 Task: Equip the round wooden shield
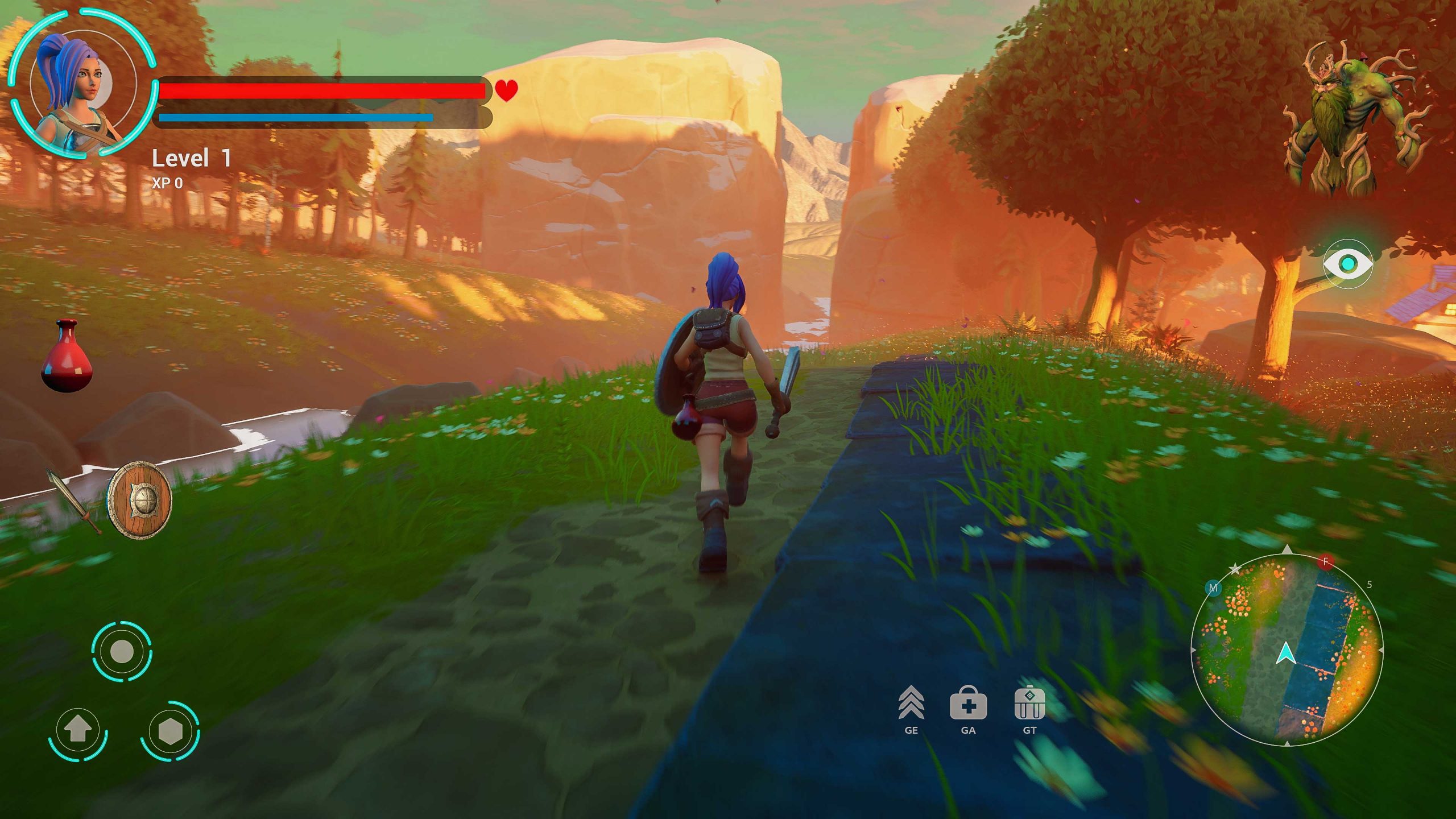tap(139, 500)
